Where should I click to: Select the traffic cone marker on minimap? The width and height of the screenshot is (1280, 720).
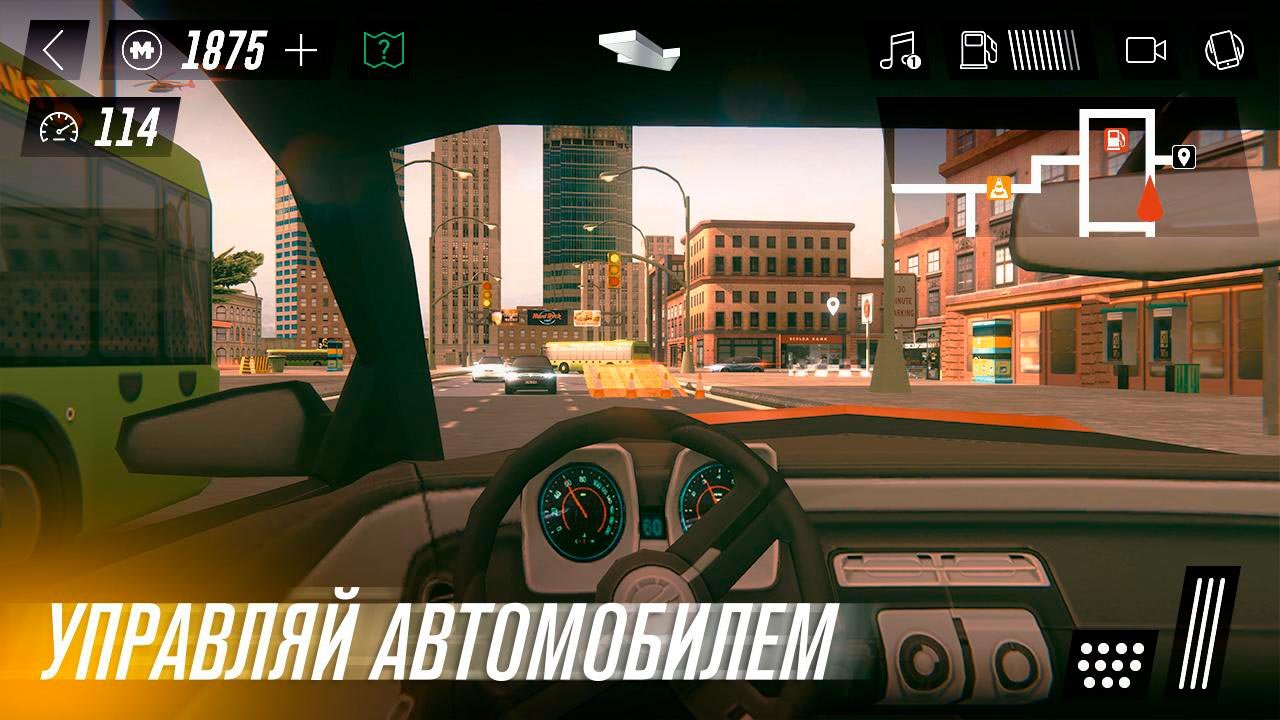[998, 186]
